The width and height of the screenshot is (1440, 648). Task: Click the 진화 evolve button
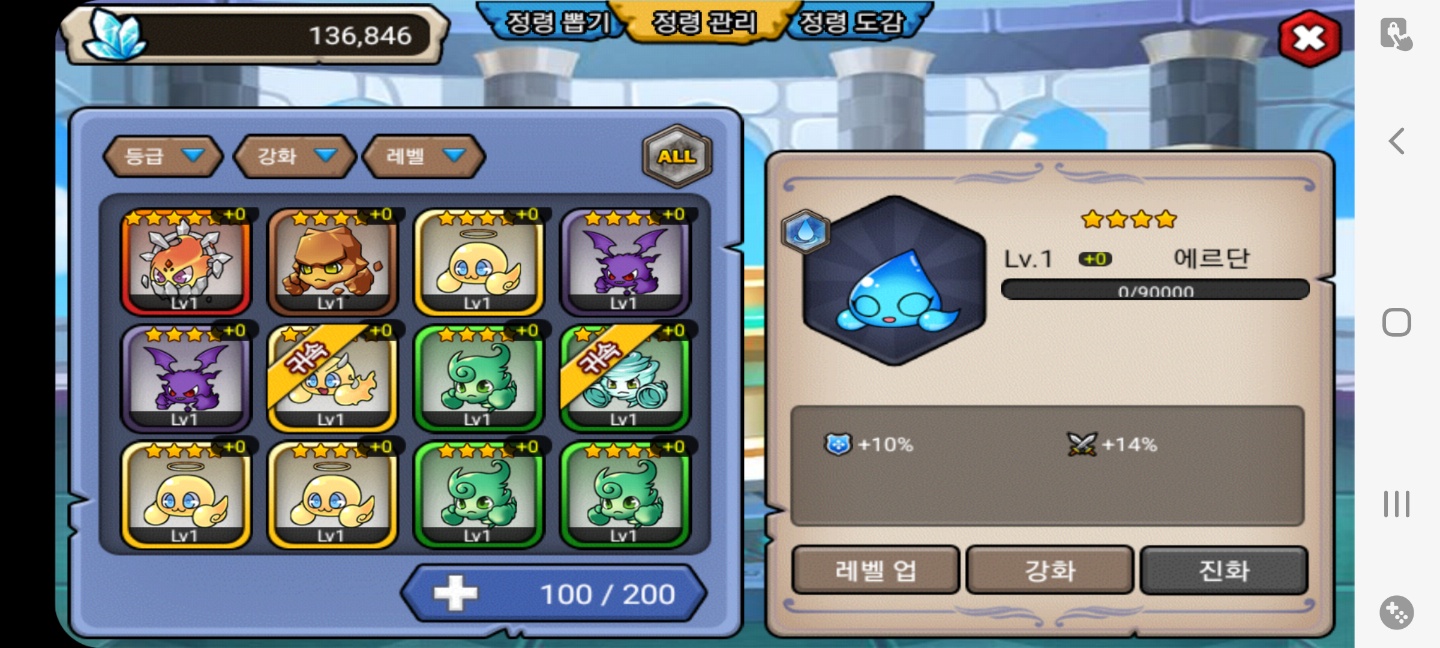tap(1224, 570)
